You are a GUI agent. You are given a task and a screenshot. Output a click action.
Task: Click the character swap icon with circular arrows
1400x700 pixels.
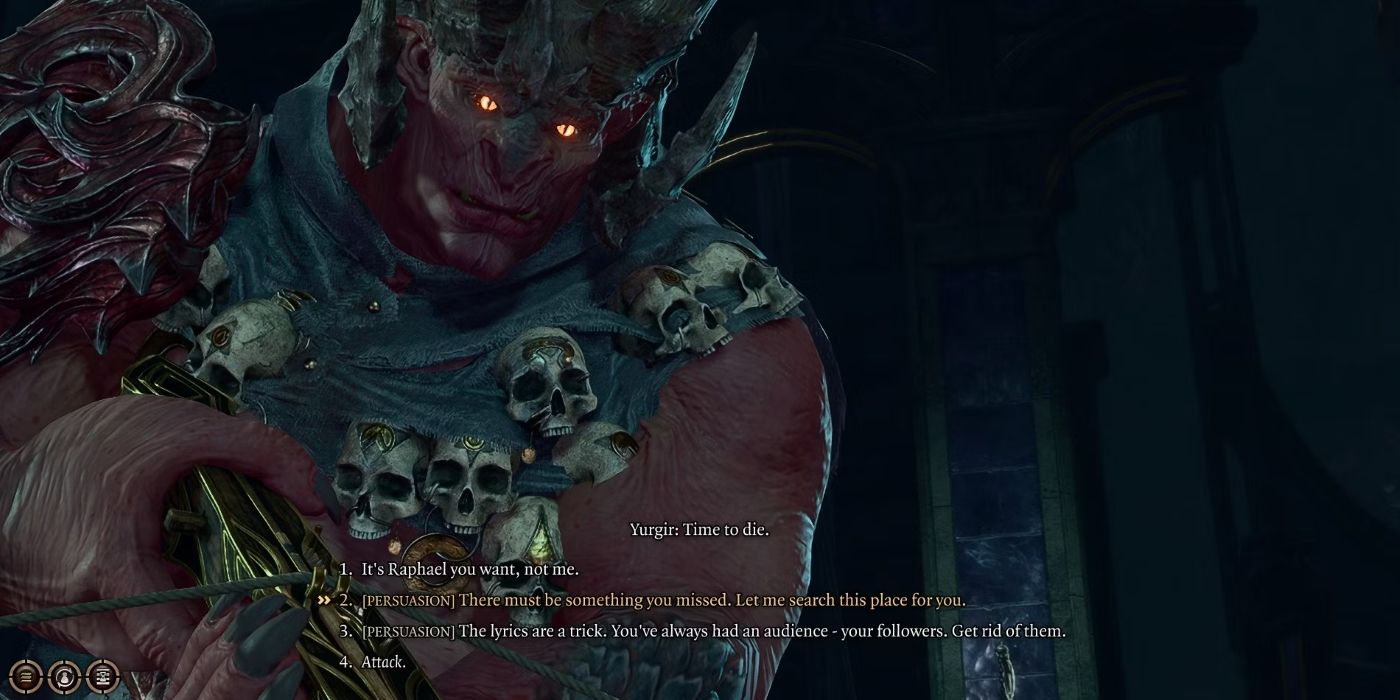coord(65,675)
